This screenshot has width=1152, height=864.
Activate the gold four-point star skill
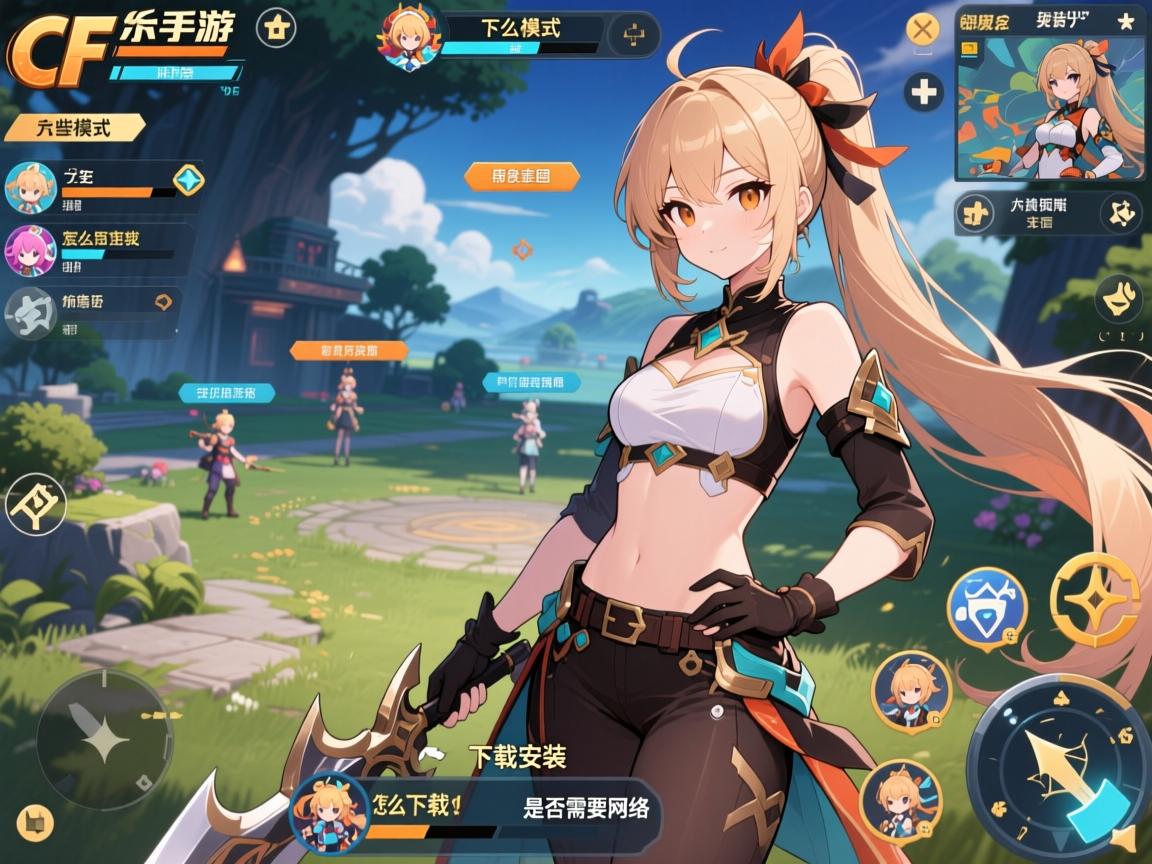tap(1095, 599)
